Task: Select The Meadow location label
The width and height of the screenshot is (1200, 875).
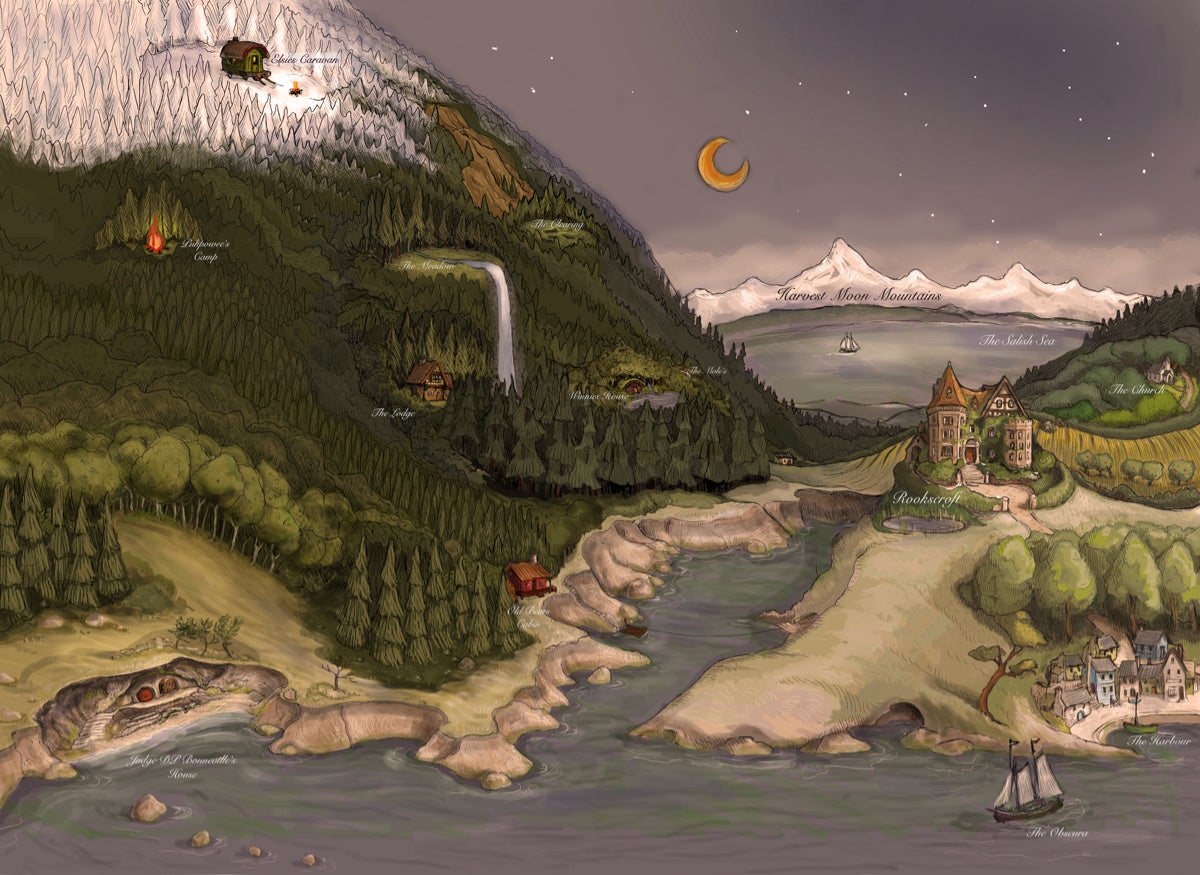Action: click(x=428, y=266)
